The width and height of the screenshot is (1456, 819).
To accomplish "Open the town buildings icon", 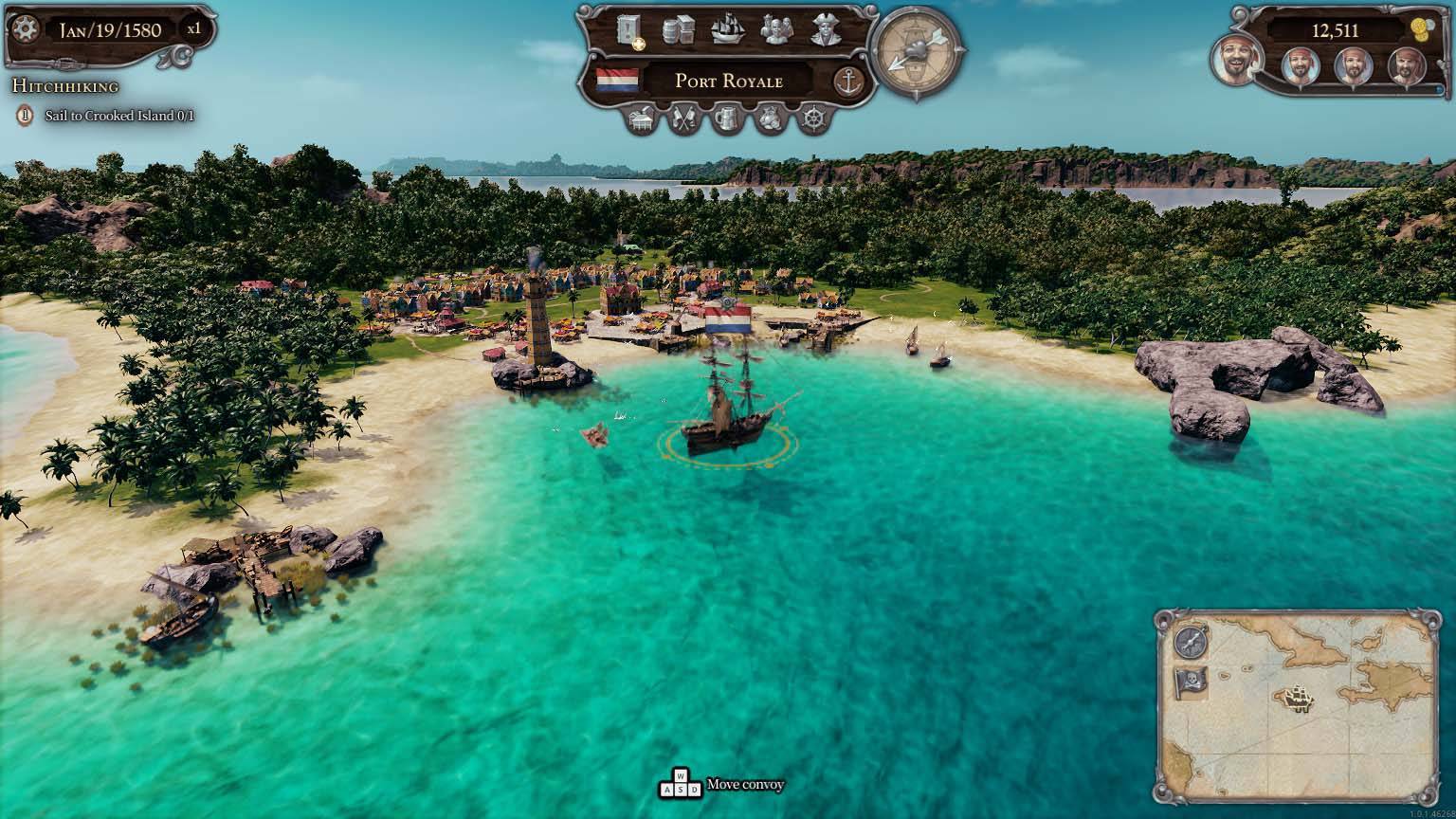I will [x=642, y=120].
